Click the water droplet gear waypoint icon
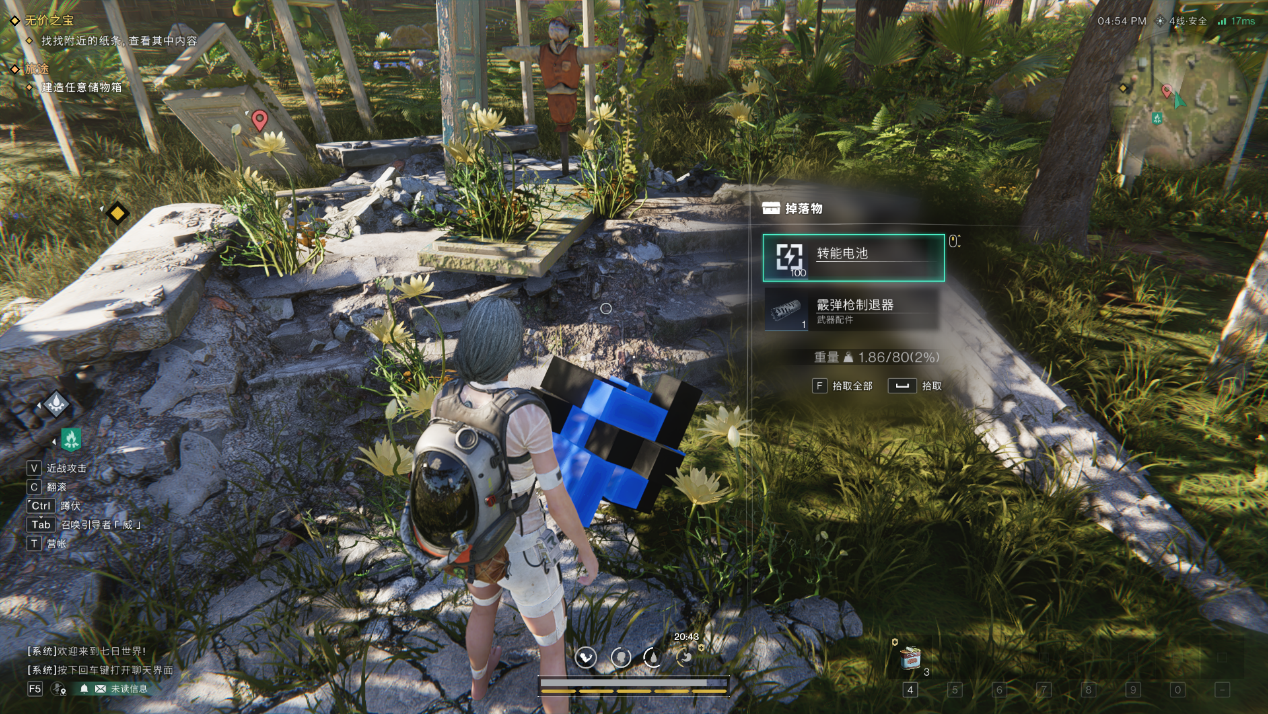This screenshot has width=1268, height=714. pos(56,404)
